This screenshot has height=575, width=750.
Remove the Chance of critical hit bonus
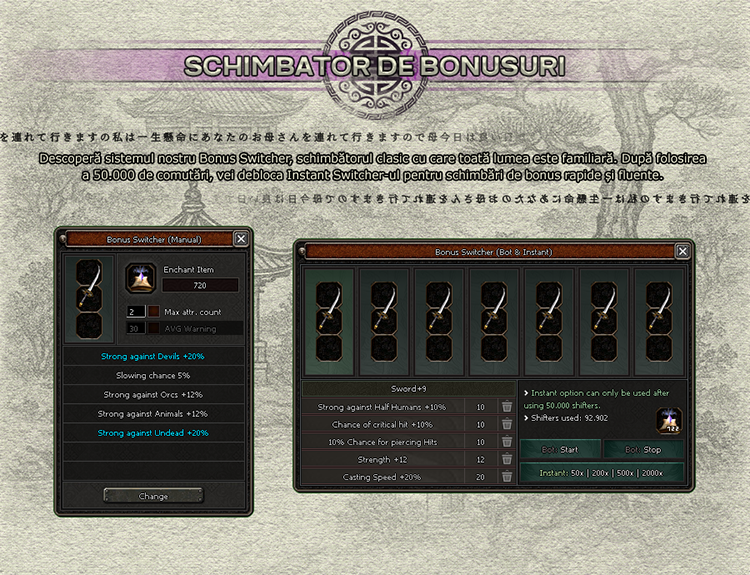pos(507,424)
